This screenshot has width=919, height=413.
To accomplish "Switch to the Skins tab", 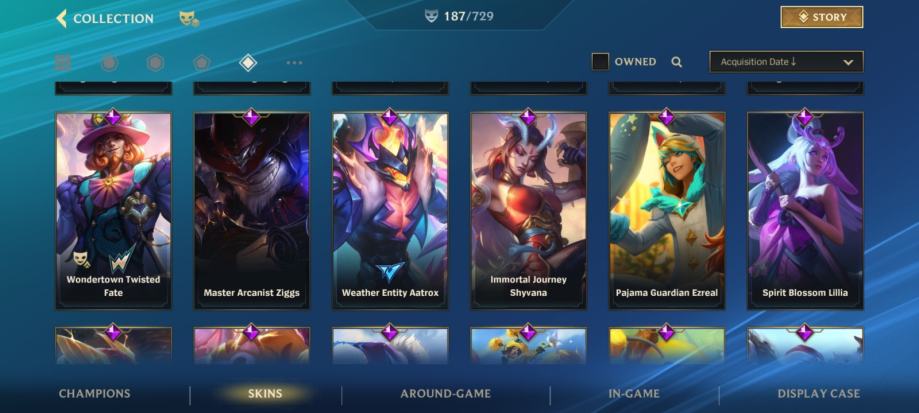I will [x=265, y=394].
